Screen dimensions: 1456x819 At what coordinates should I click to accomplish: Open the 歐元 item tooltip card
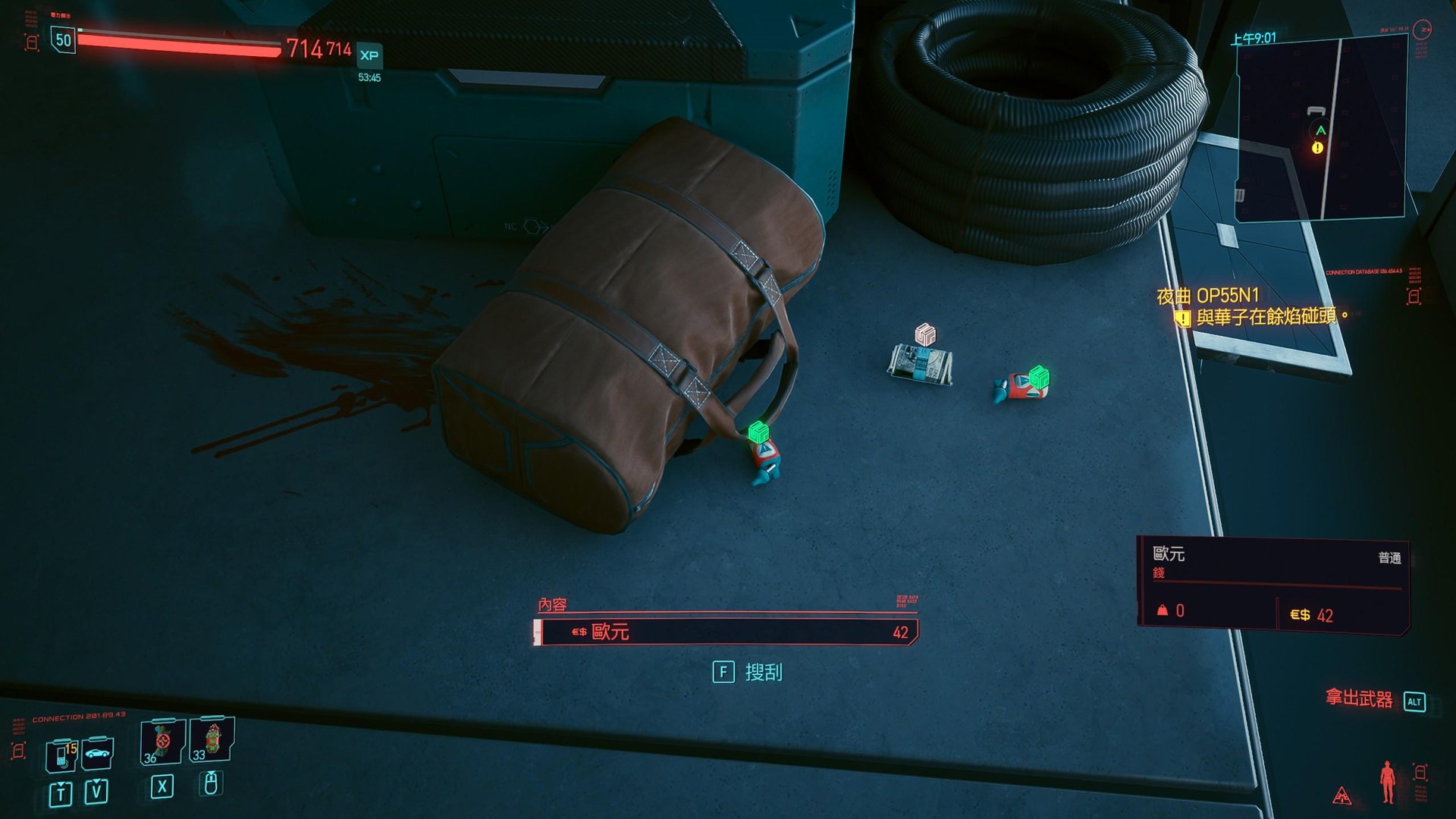point(1272,582)
